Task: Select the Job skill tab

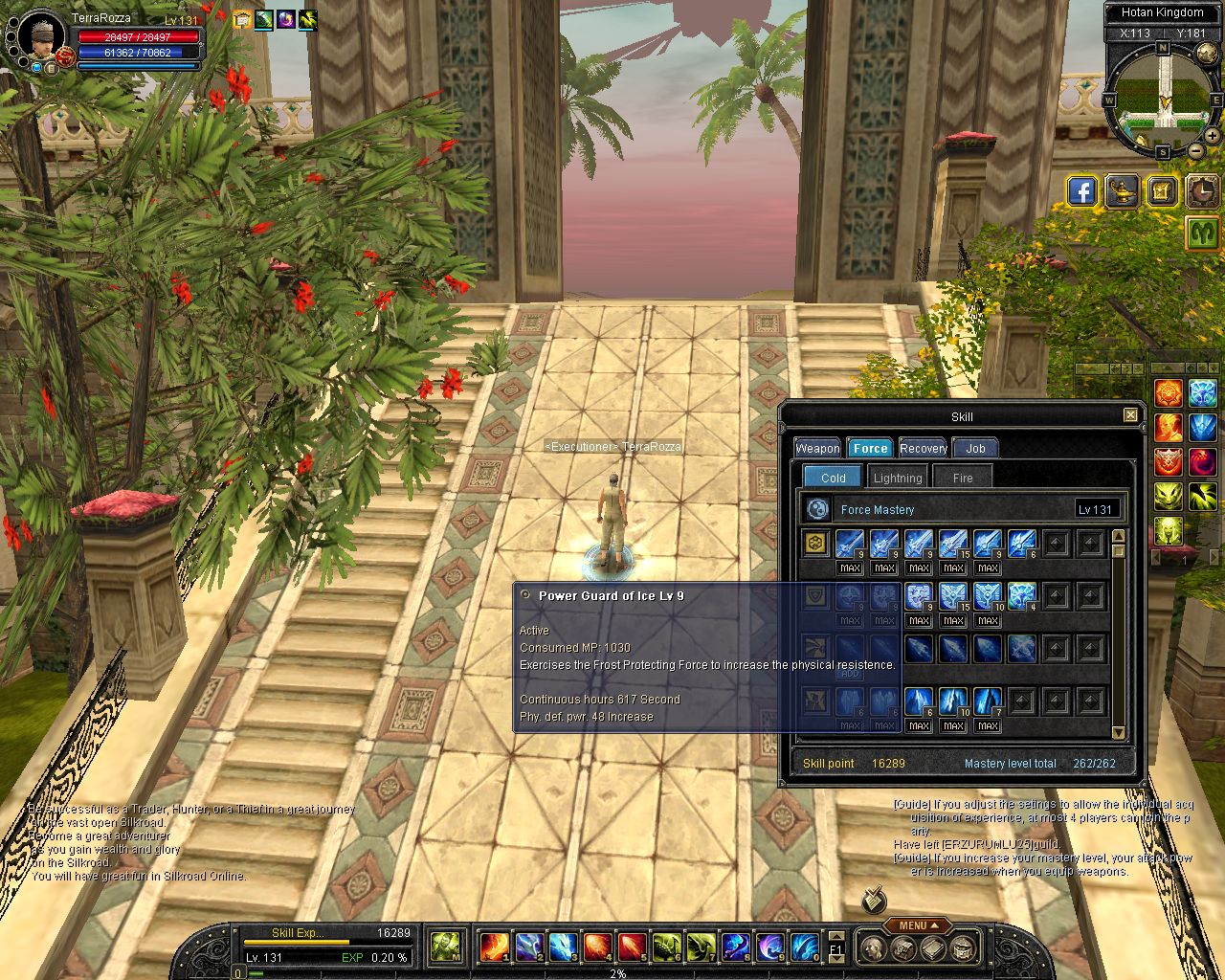Action: pyautogui.click(x=975, y=448)
